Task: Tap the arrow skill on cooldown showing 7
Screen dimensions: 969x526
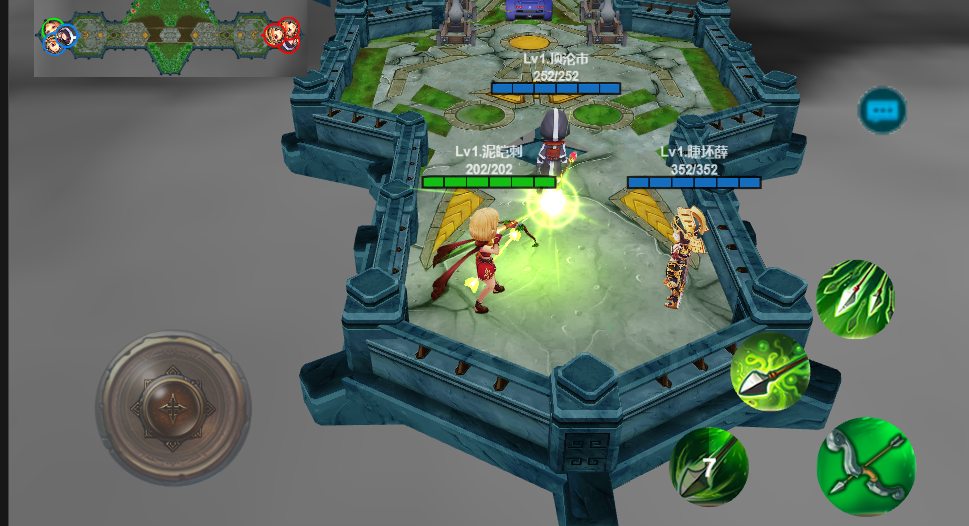Action: point(709,466)
